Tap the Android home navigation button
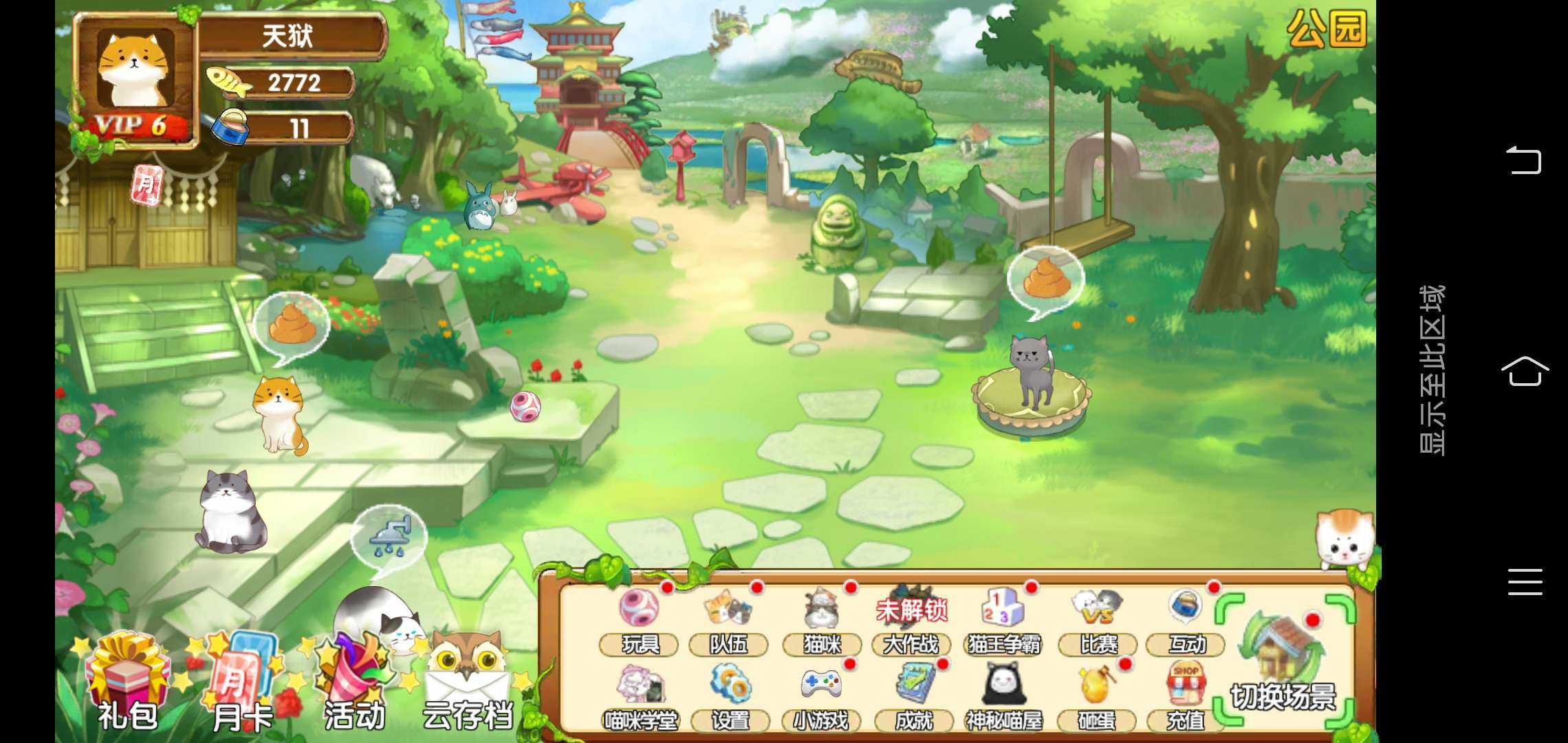Screen dimensions: 1568x743 (x=1525, y=371)
